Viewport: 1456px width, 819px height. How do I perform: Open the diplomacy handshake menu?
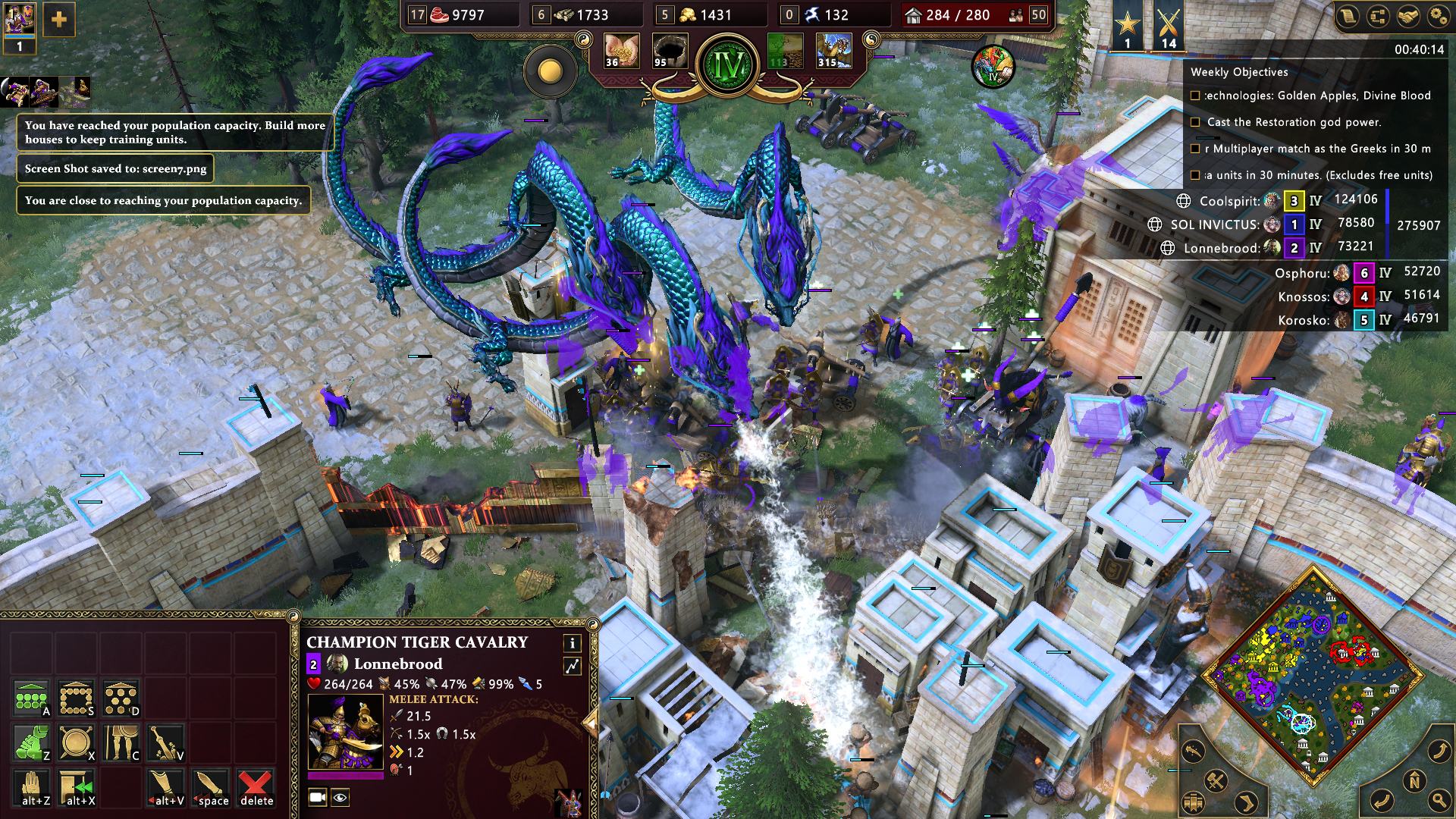(1407, 17)
